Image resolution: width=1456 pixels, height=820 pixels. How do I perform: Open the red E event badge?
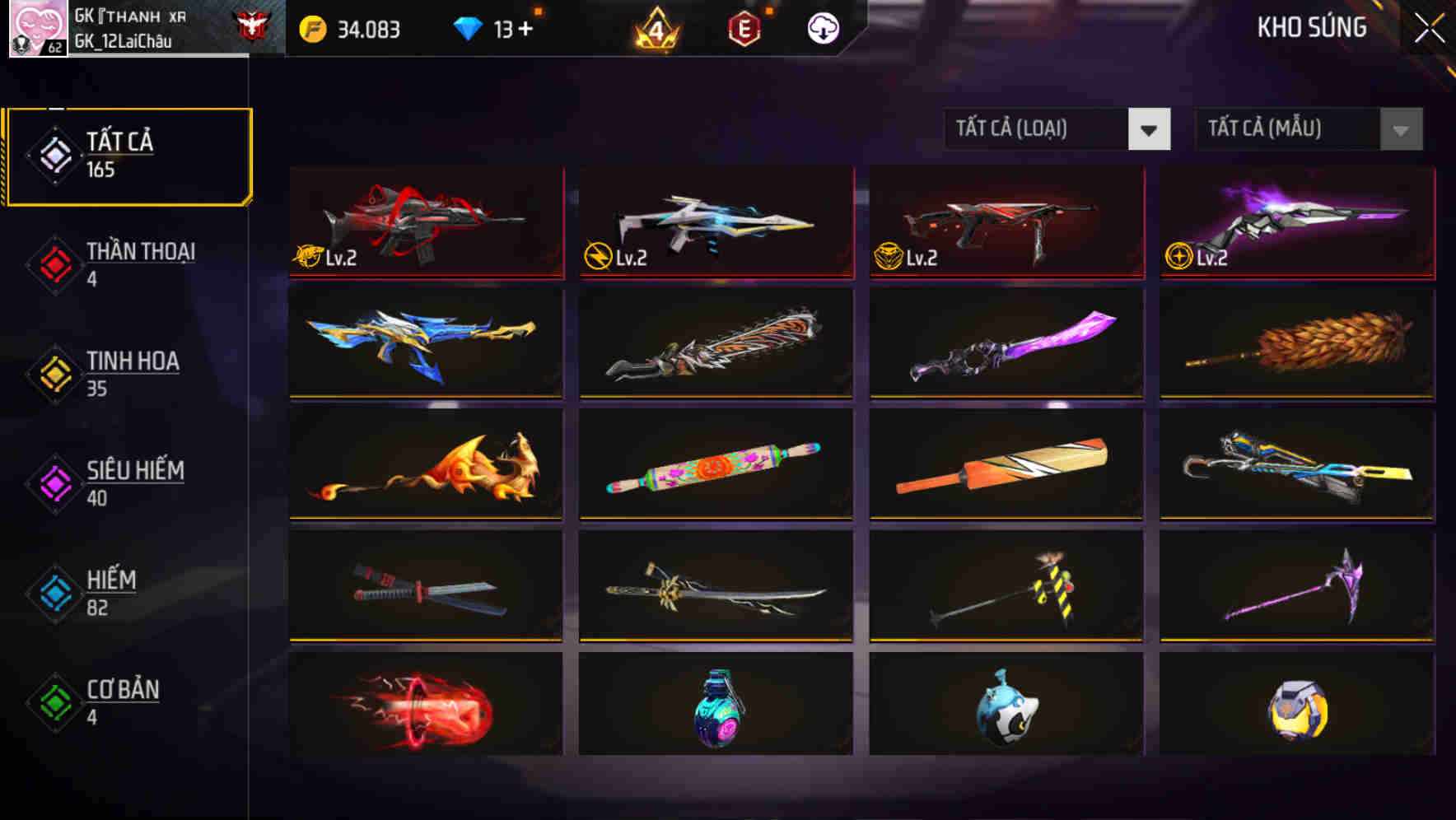(743, 28)
